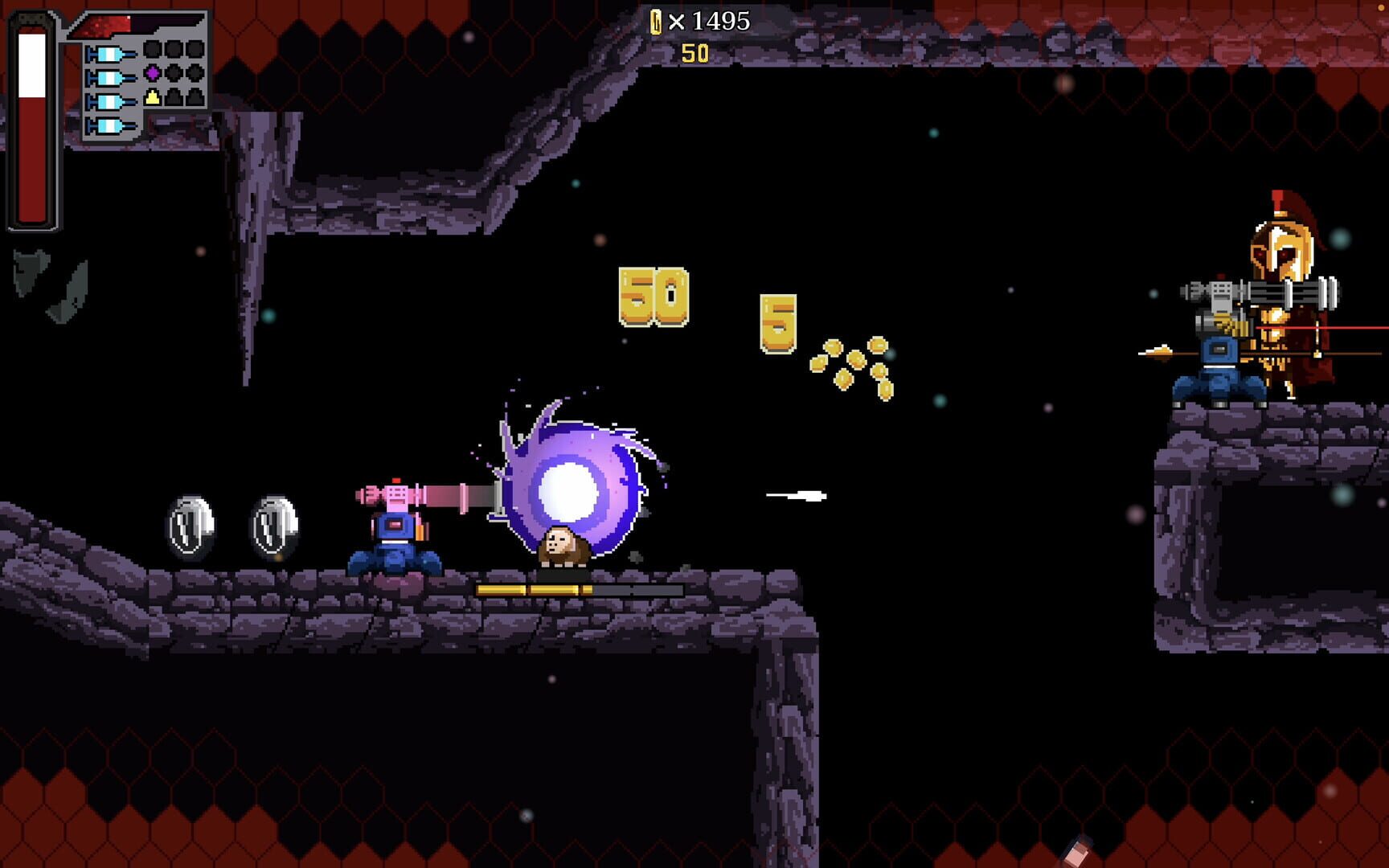Expand the last empty circle in the top perk row
This screenshot has height=868, width=1389.
coord(195,50)
